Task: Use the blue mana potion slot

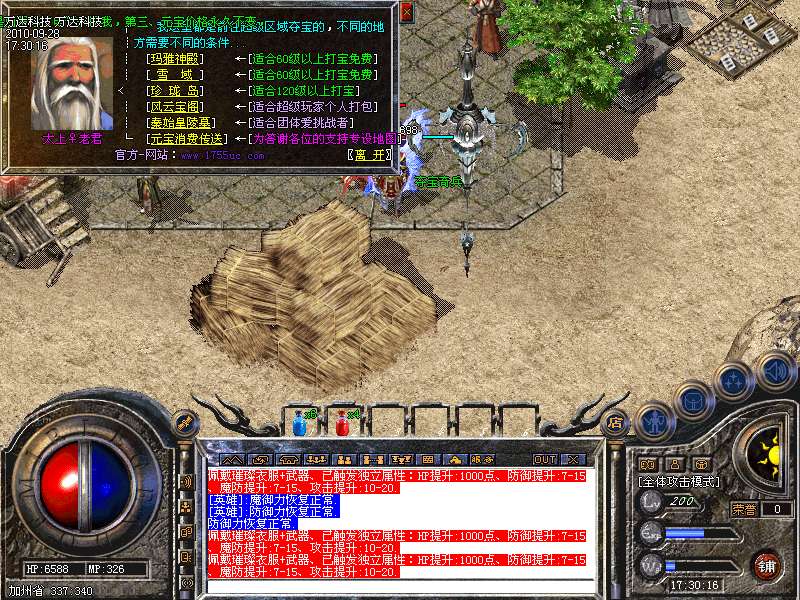Action: [299, 424]
